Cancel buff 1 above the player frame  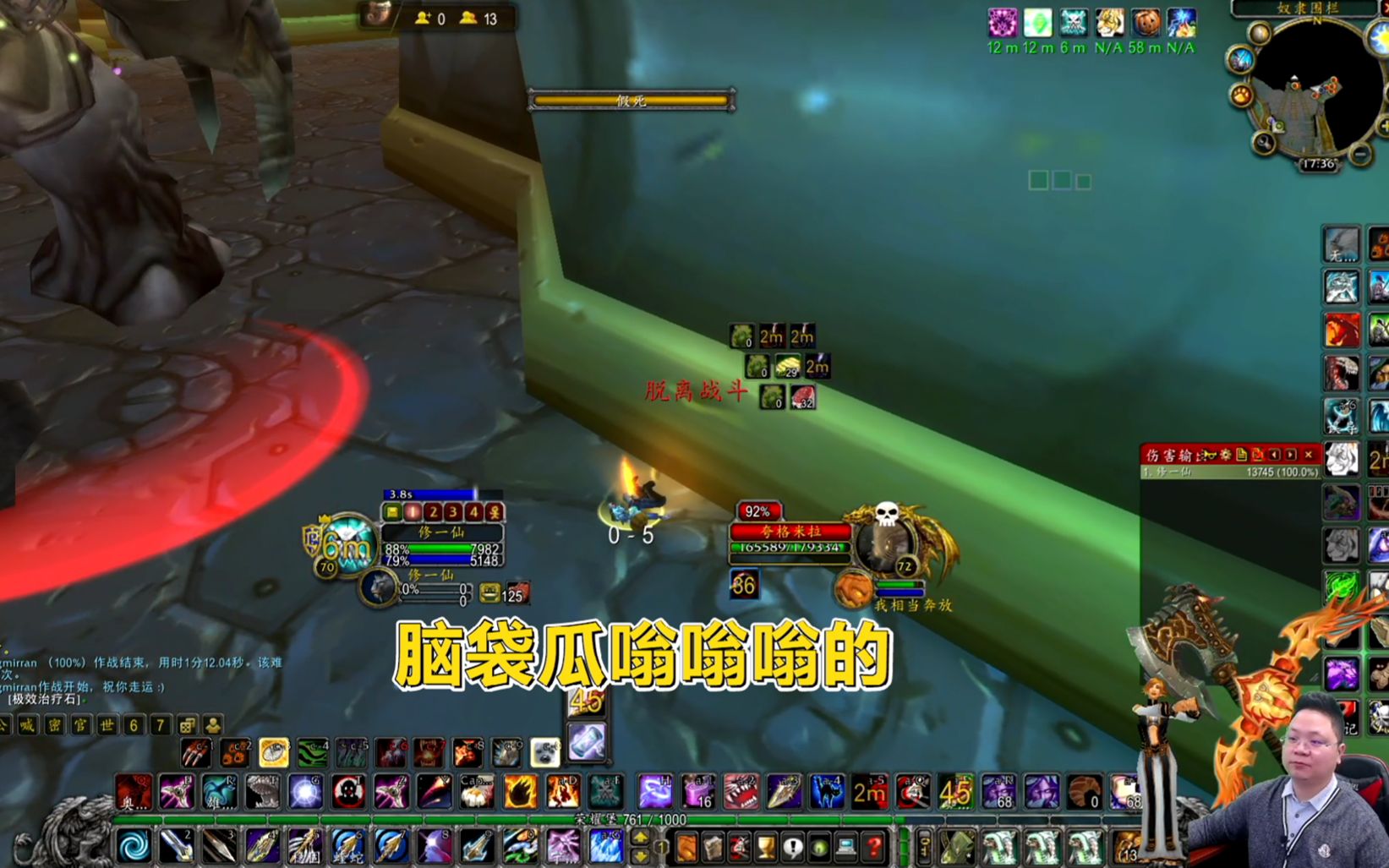pos(413,512)
